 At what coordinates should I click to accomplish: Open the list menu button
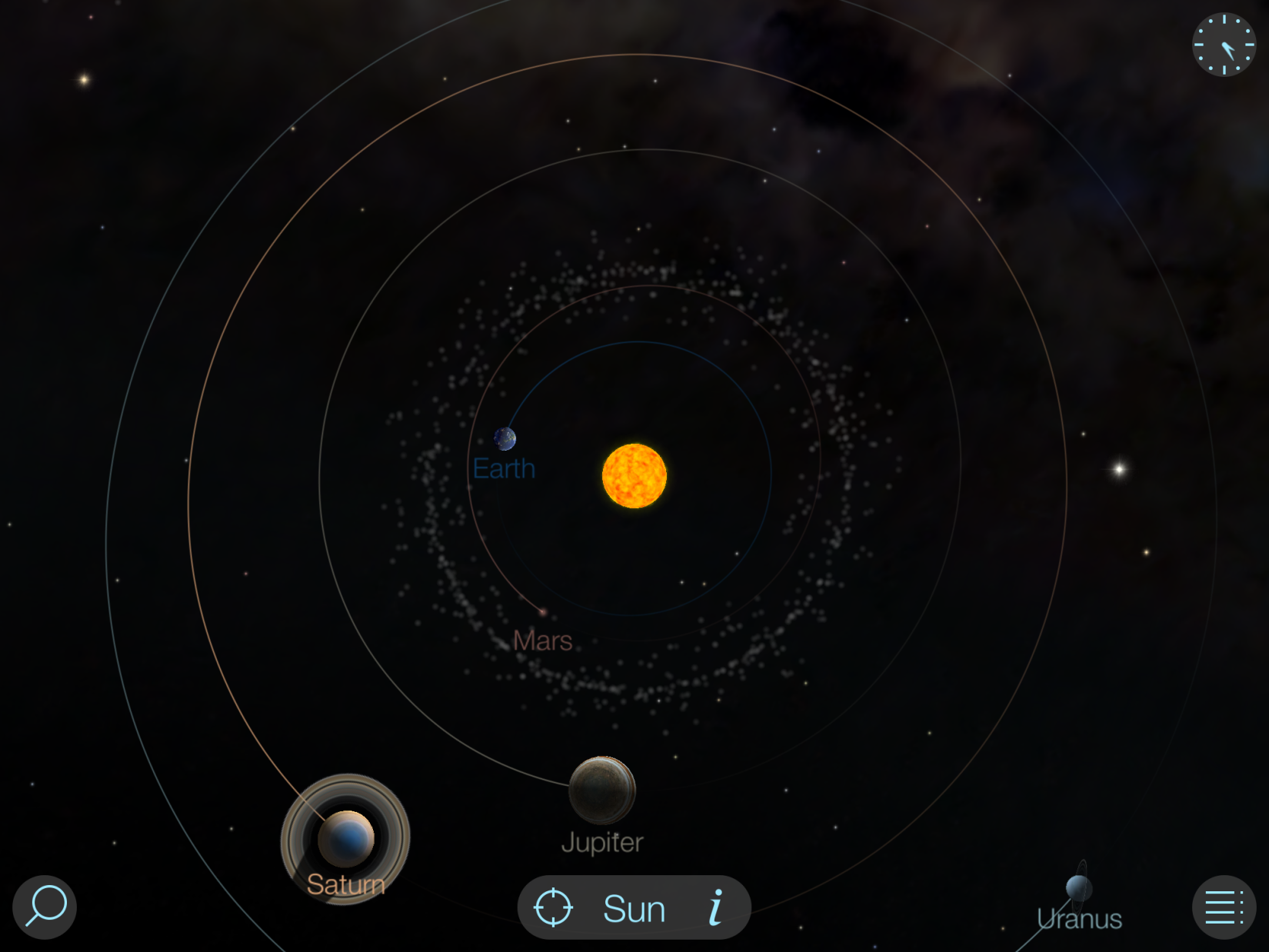tap(1224, 907)
